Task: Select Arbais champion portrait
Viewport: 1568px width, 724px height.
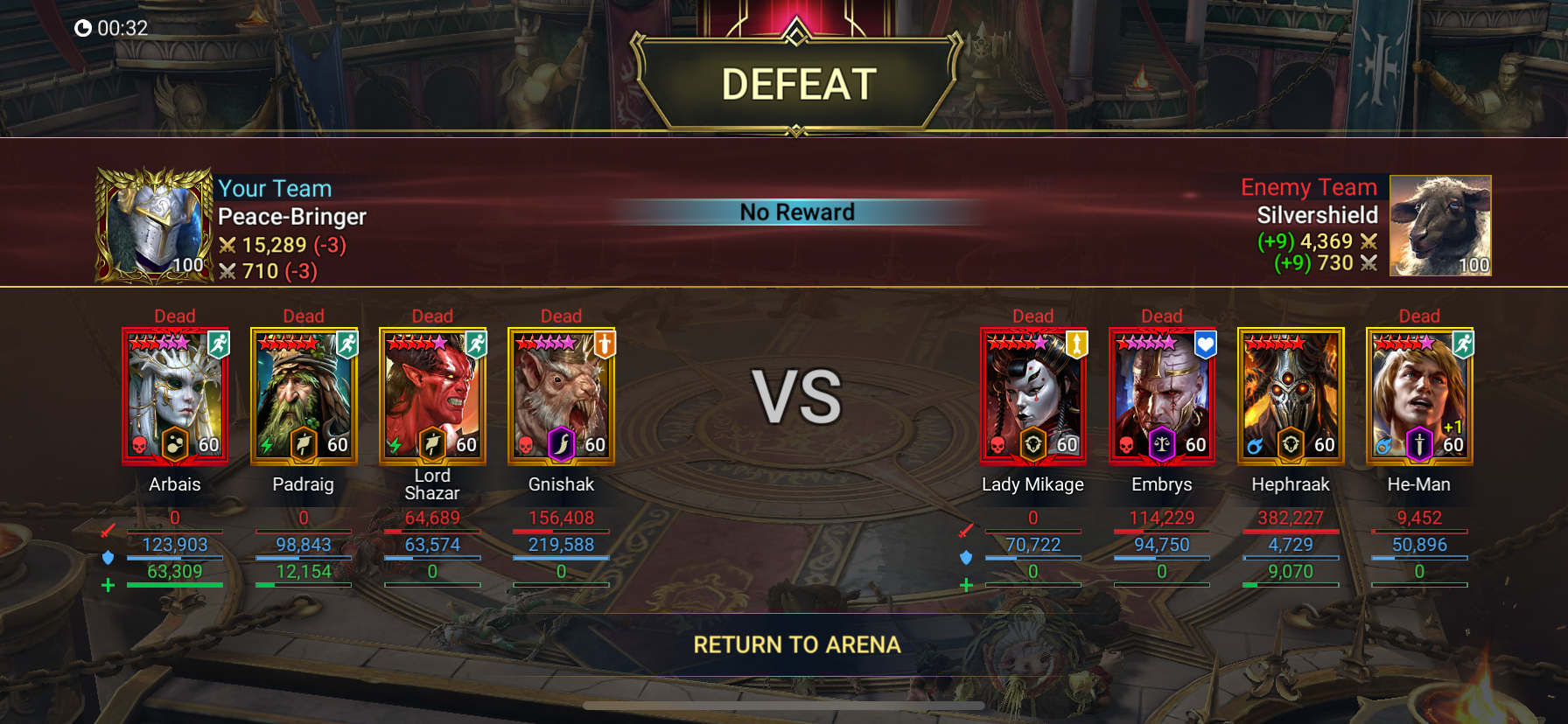Action: pyautogui.click(x=175, y=395)
